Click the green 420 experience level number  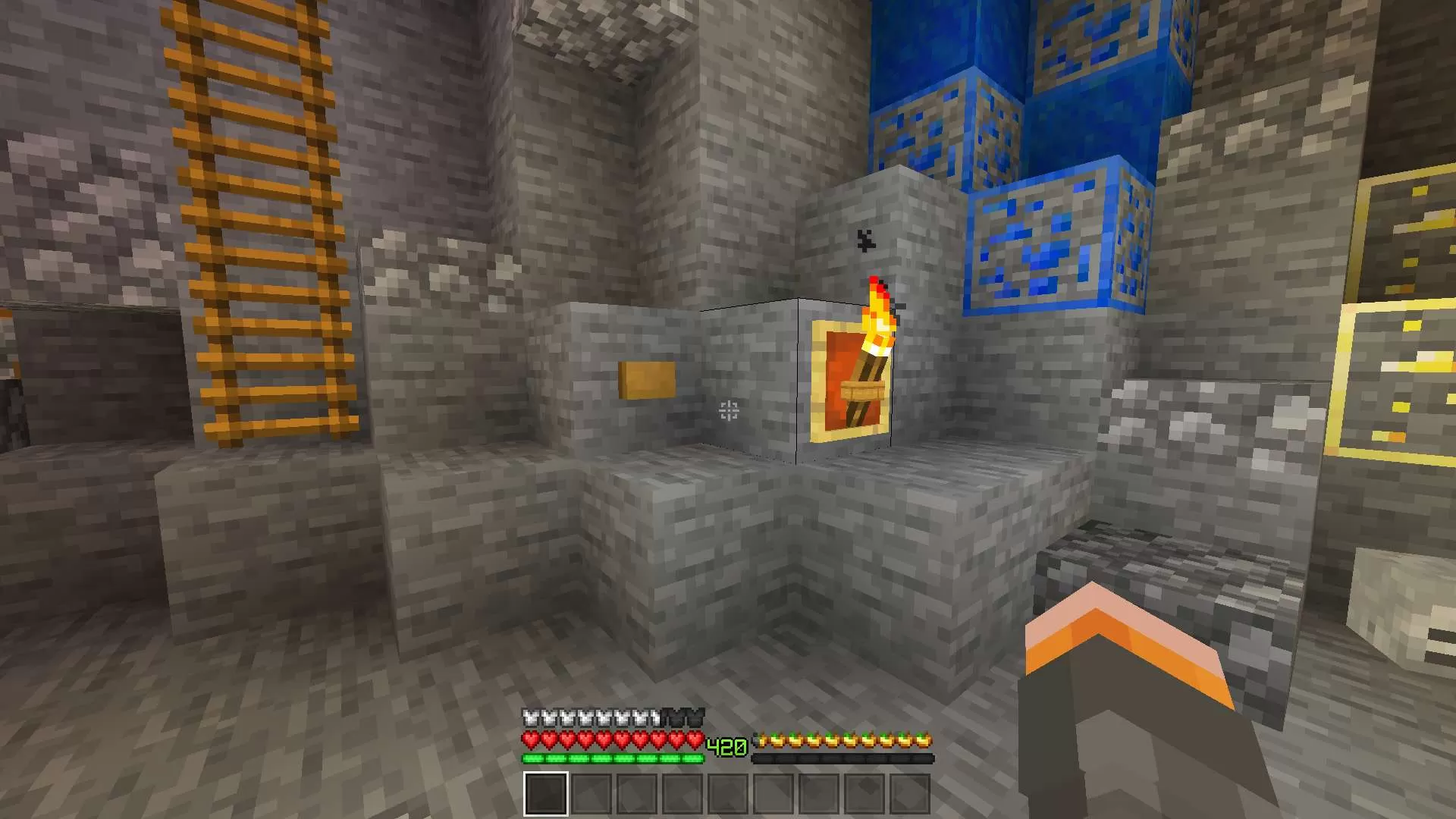pos(726,745)
